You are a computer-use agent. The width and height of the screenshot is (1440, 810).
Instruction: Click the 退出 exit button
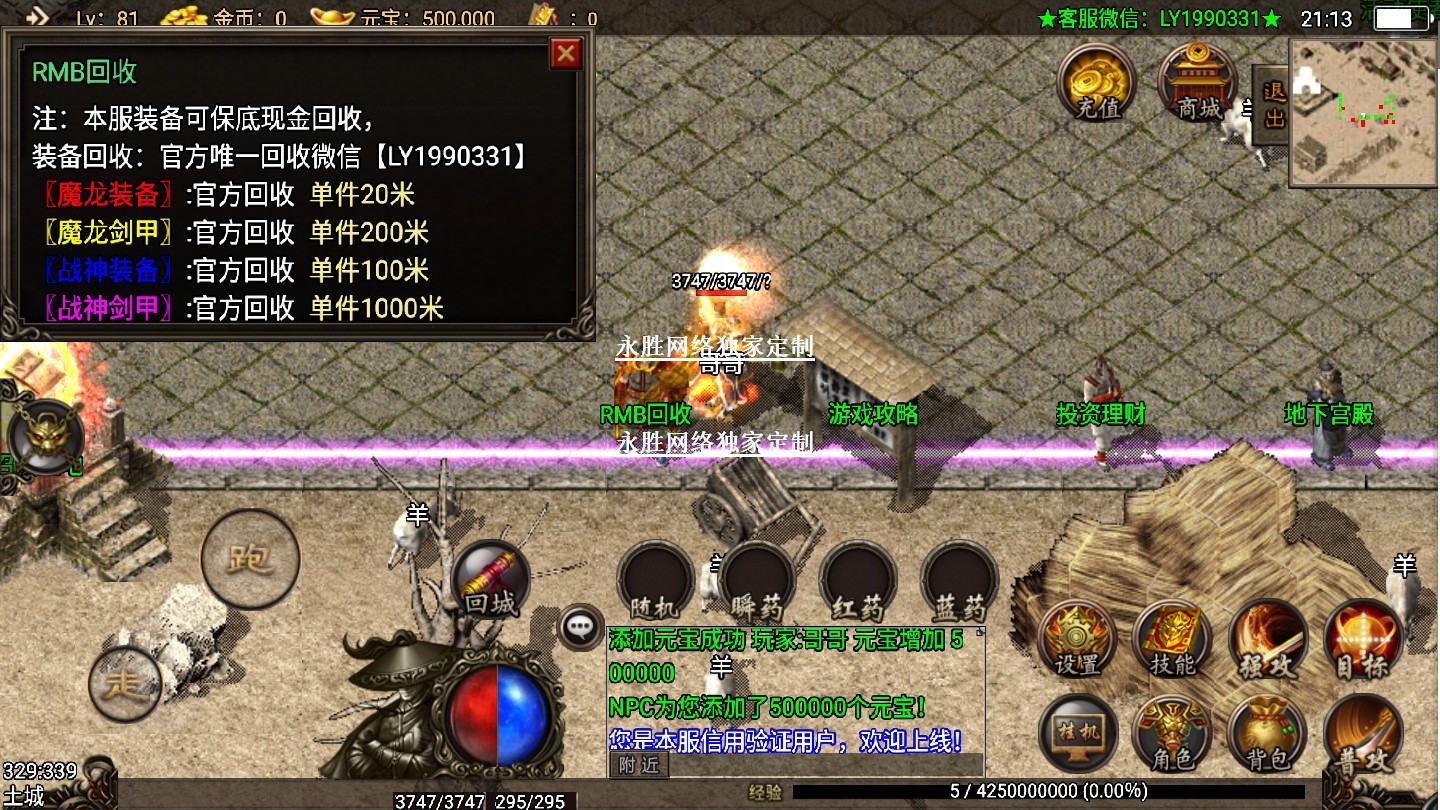(x=1273, y=106)
